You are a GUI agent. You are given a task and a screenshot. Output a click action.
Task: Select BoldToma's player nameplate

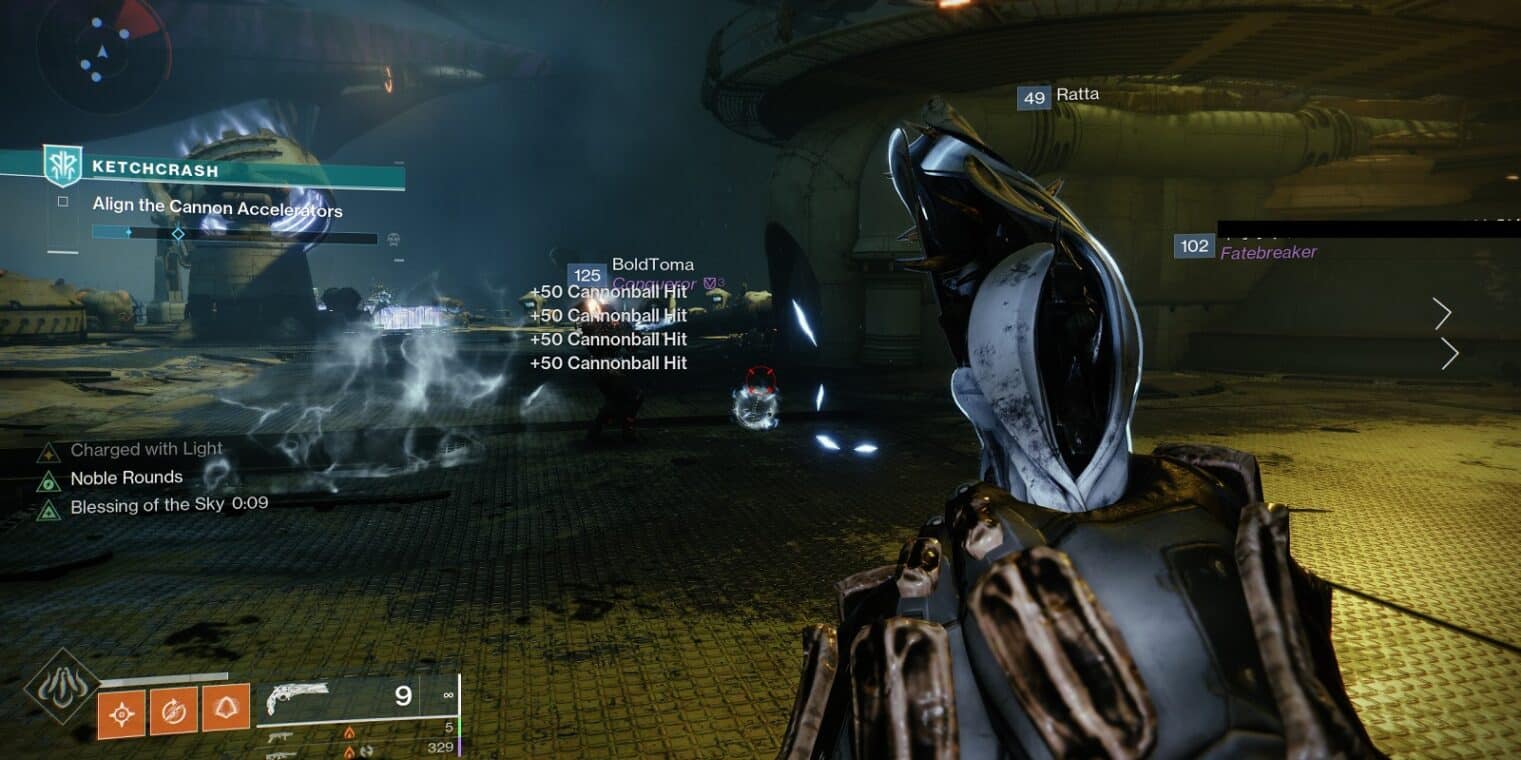coord(652,265)
